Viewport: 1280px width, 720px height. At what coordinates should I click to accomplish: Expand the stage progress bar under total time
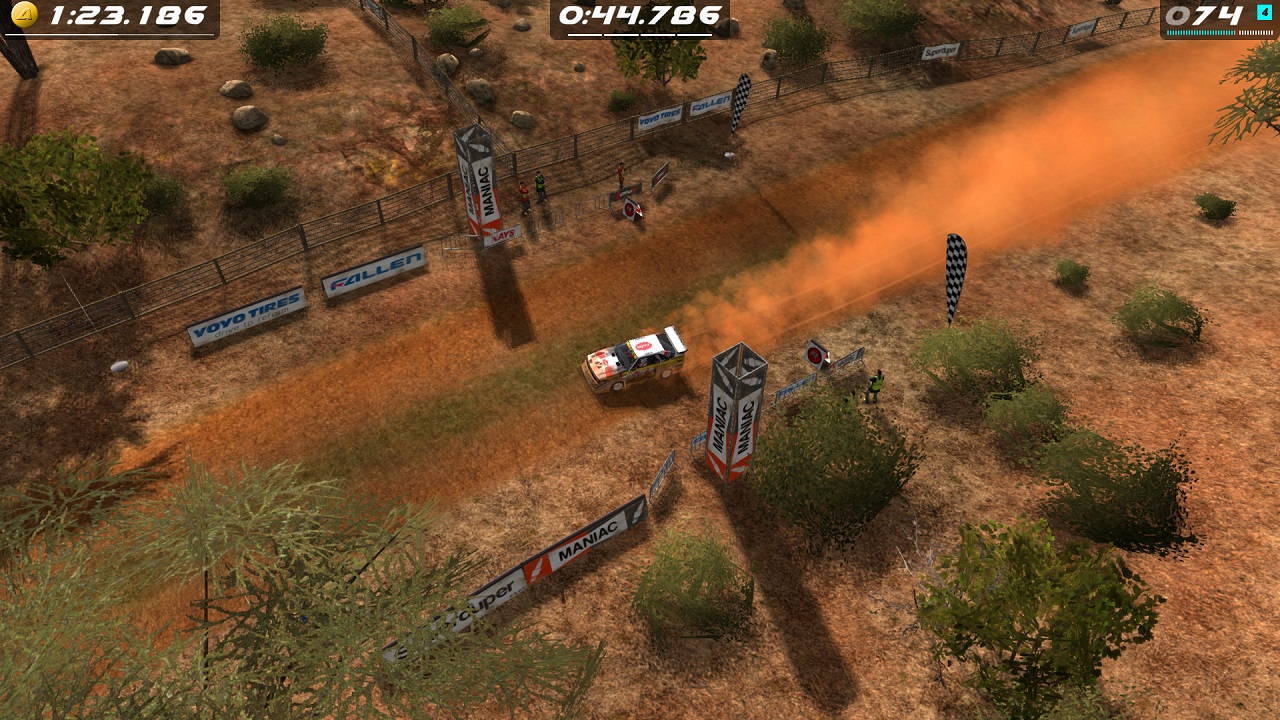110,33
